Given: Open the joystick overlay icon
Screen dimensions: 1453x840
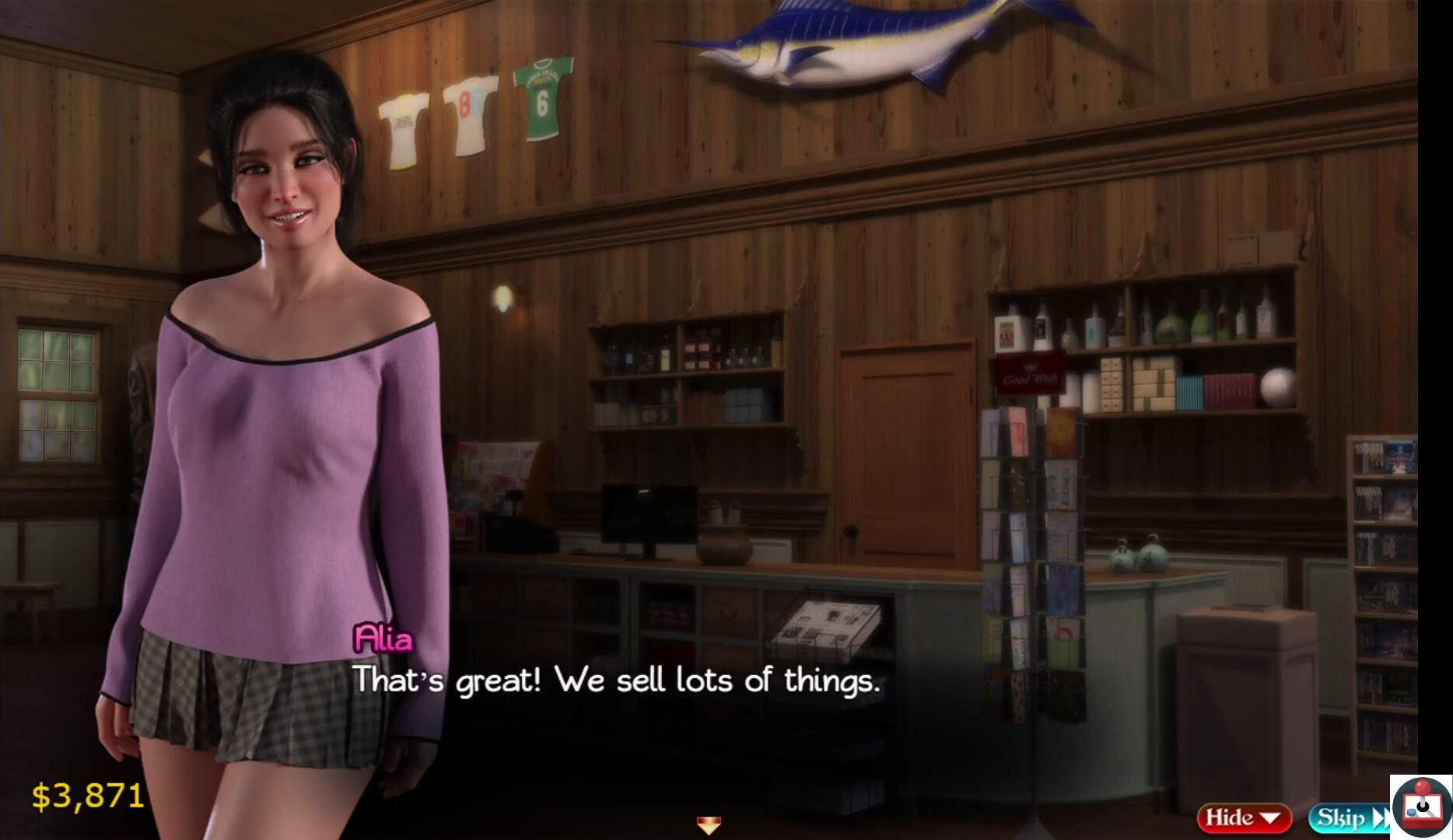Looking at the screenshot, I should (x=1422, y=807).
